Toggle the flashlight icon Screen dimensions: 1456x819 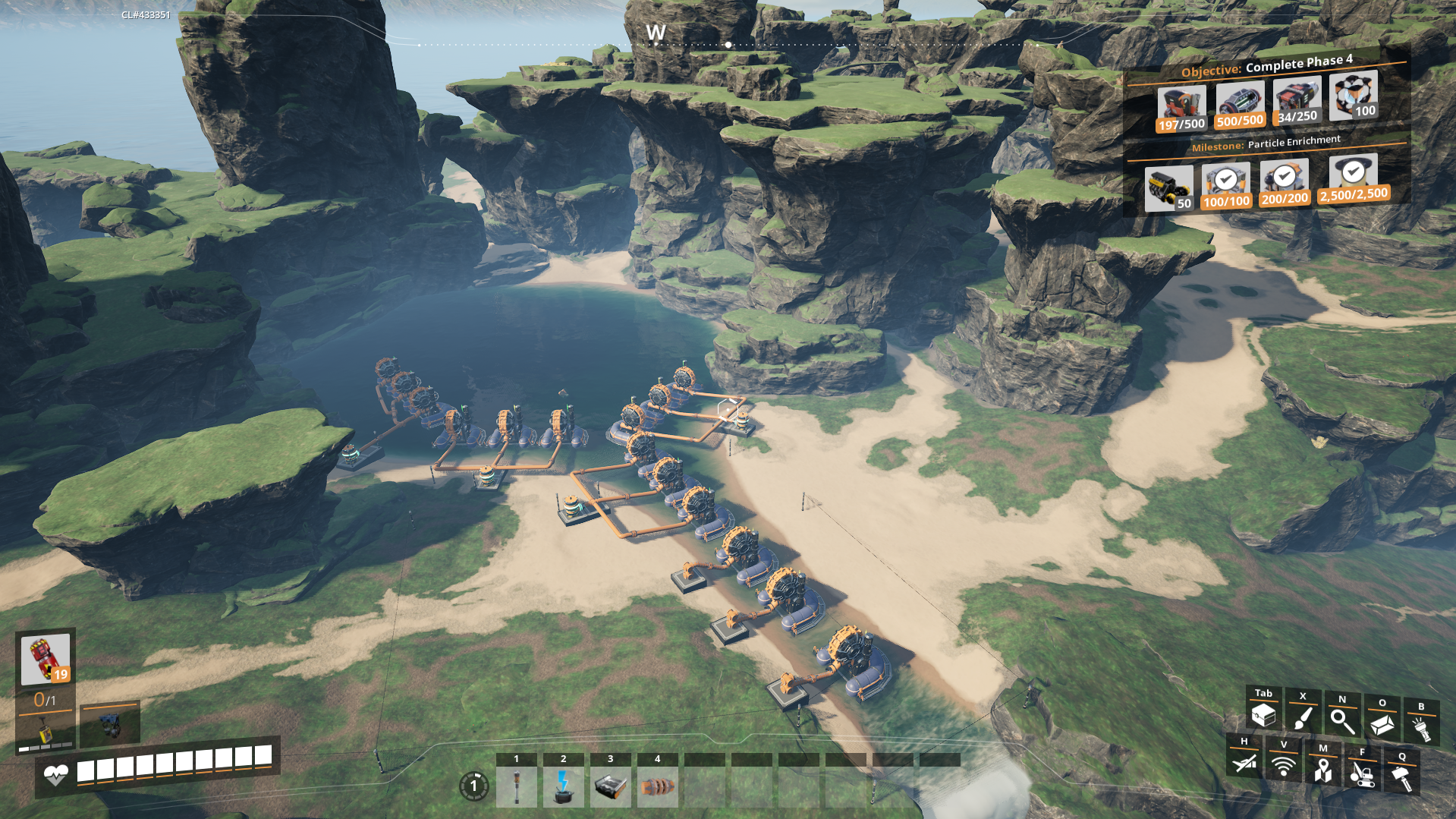tap(1421, 727)
